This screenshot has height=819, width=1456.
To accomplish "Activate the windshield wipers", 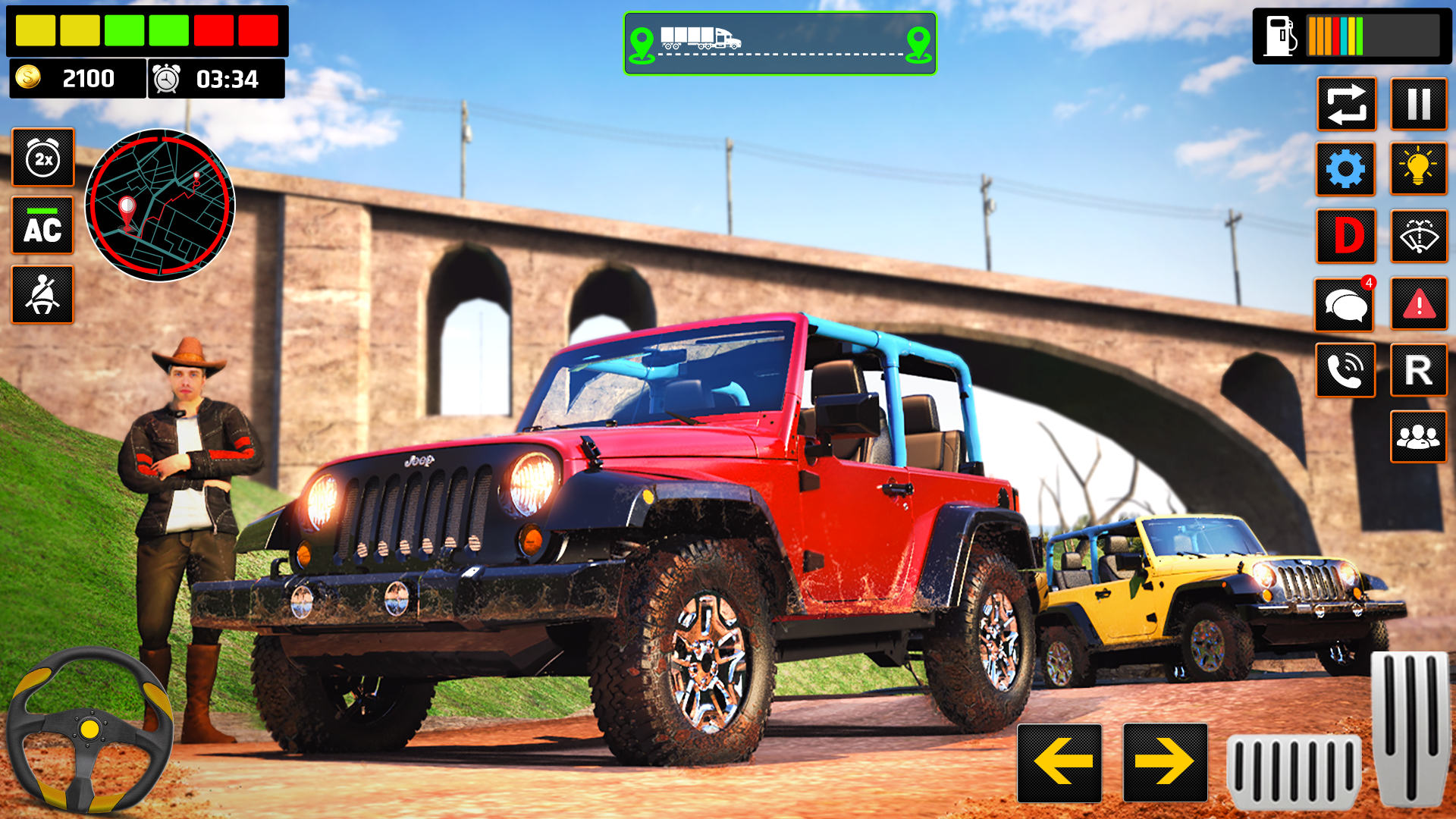I will pos(1419,237).
